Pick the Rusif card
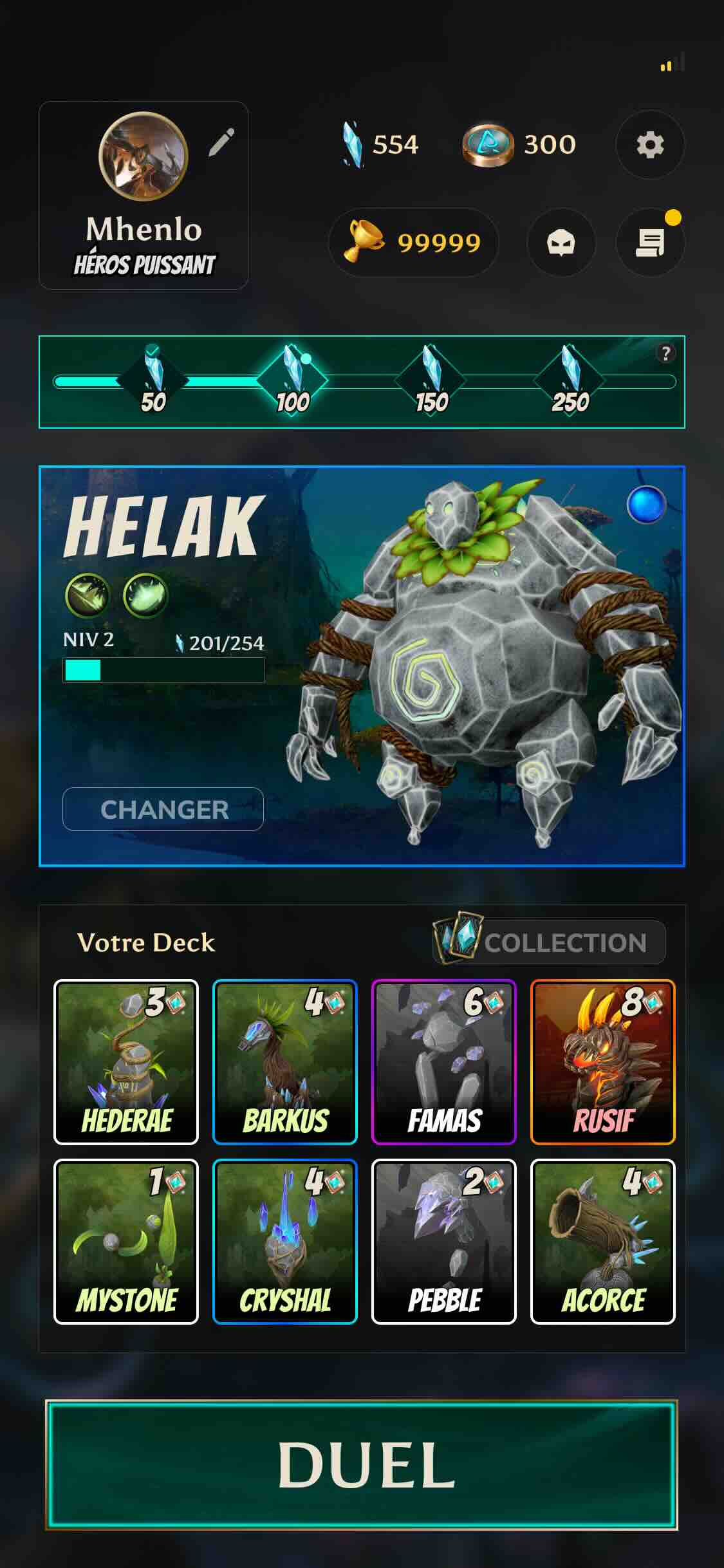The width and height of the screenshot is (724, 1568). [603, 1062]
